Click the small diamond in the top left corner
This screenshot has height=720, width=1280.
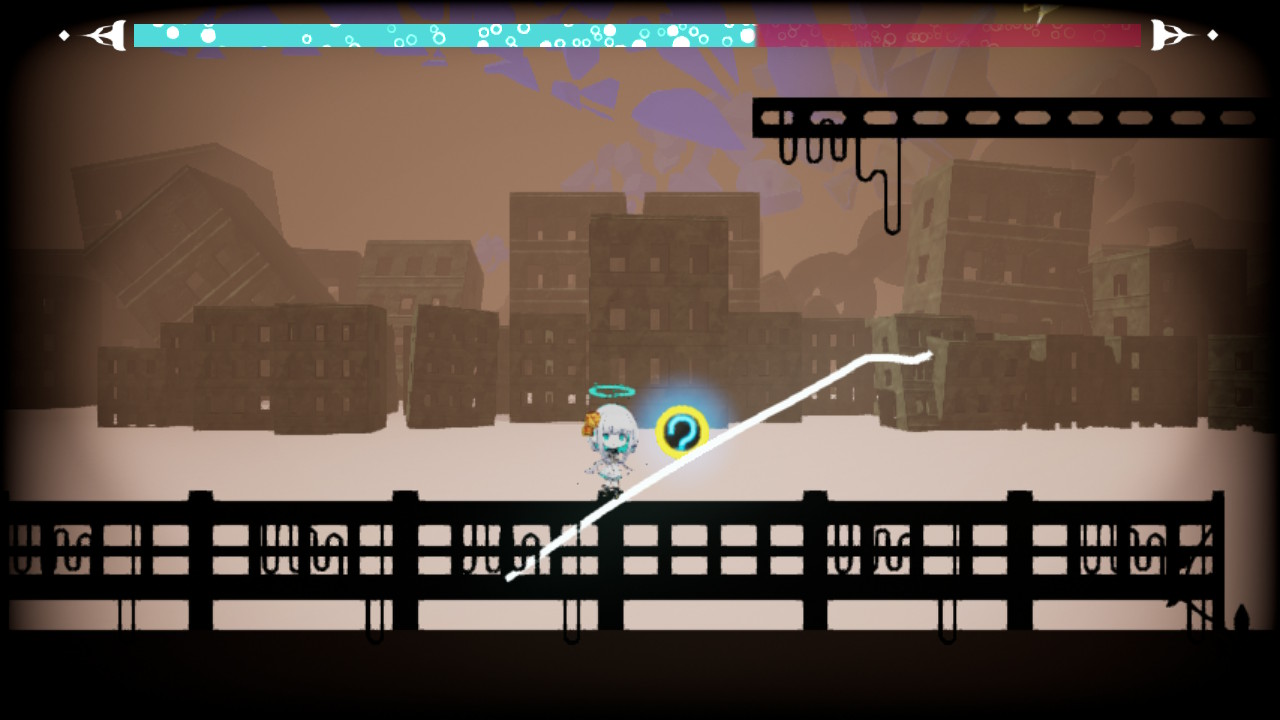coord(63,36)
